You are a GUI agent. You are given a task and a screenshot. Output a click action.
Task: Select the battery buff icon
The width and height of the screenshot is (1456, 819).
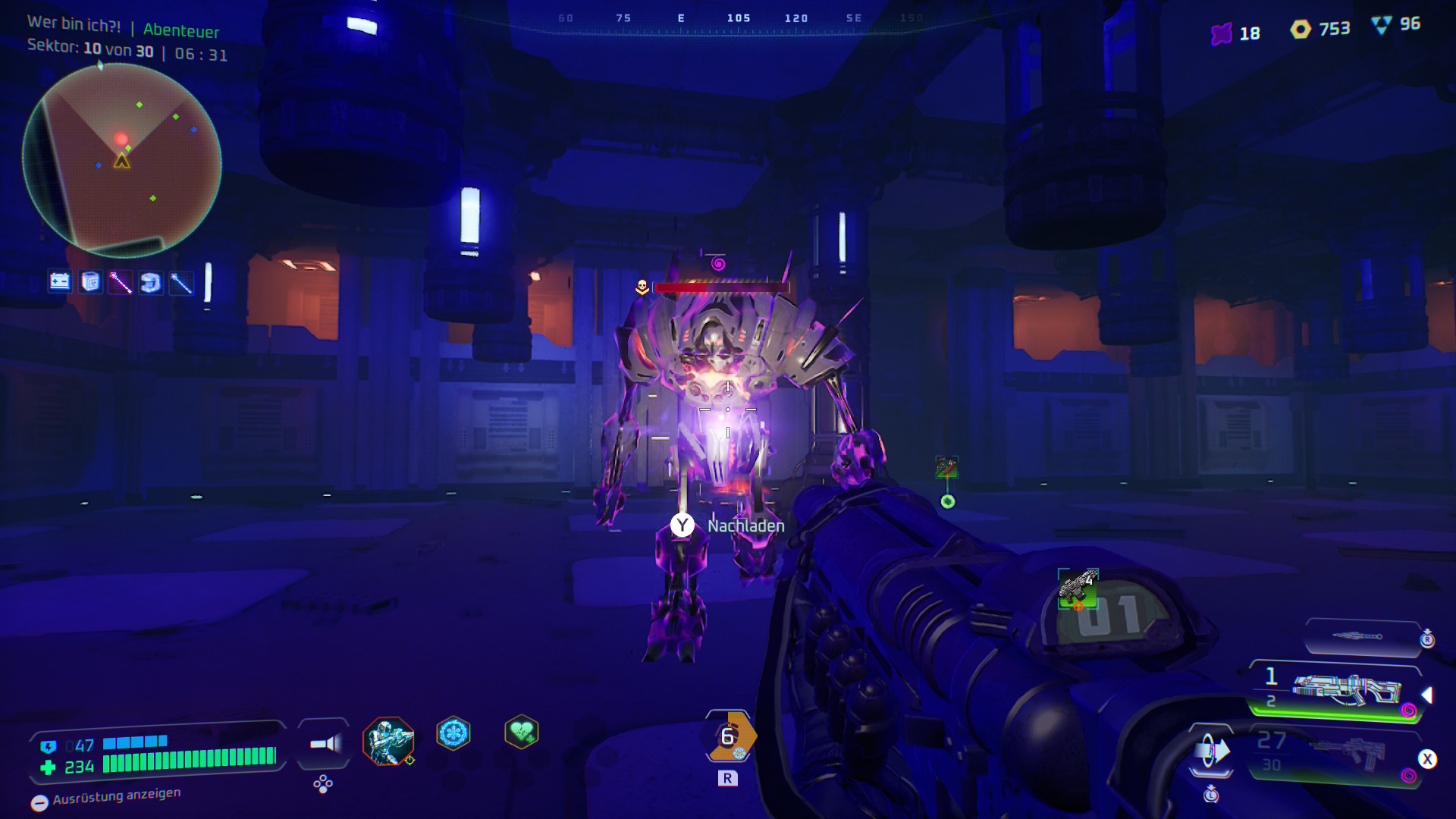60,282
